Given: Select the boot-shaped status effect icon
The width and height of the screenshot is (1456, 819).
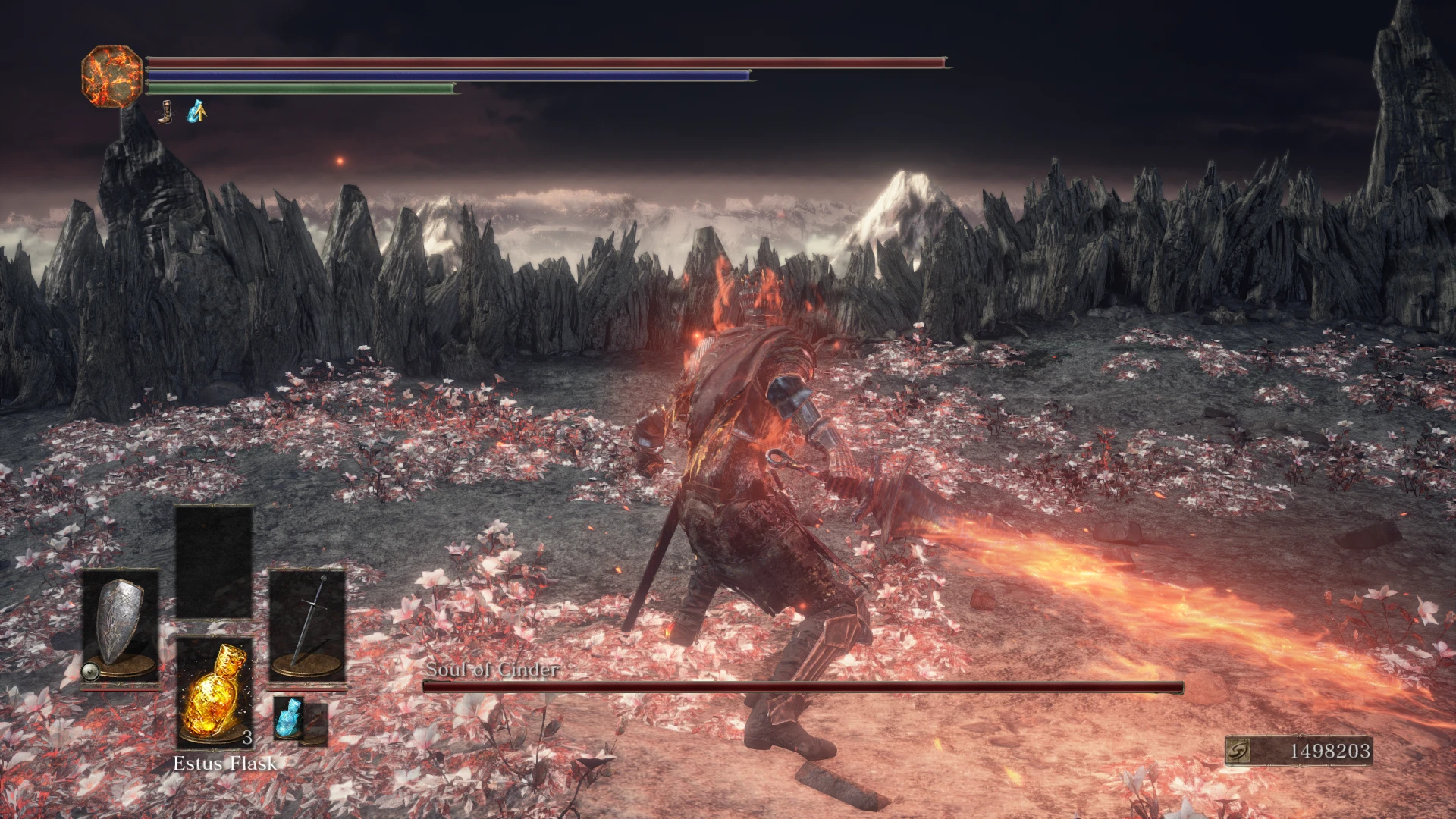Looking at the screenshot, I should (166, 110).
